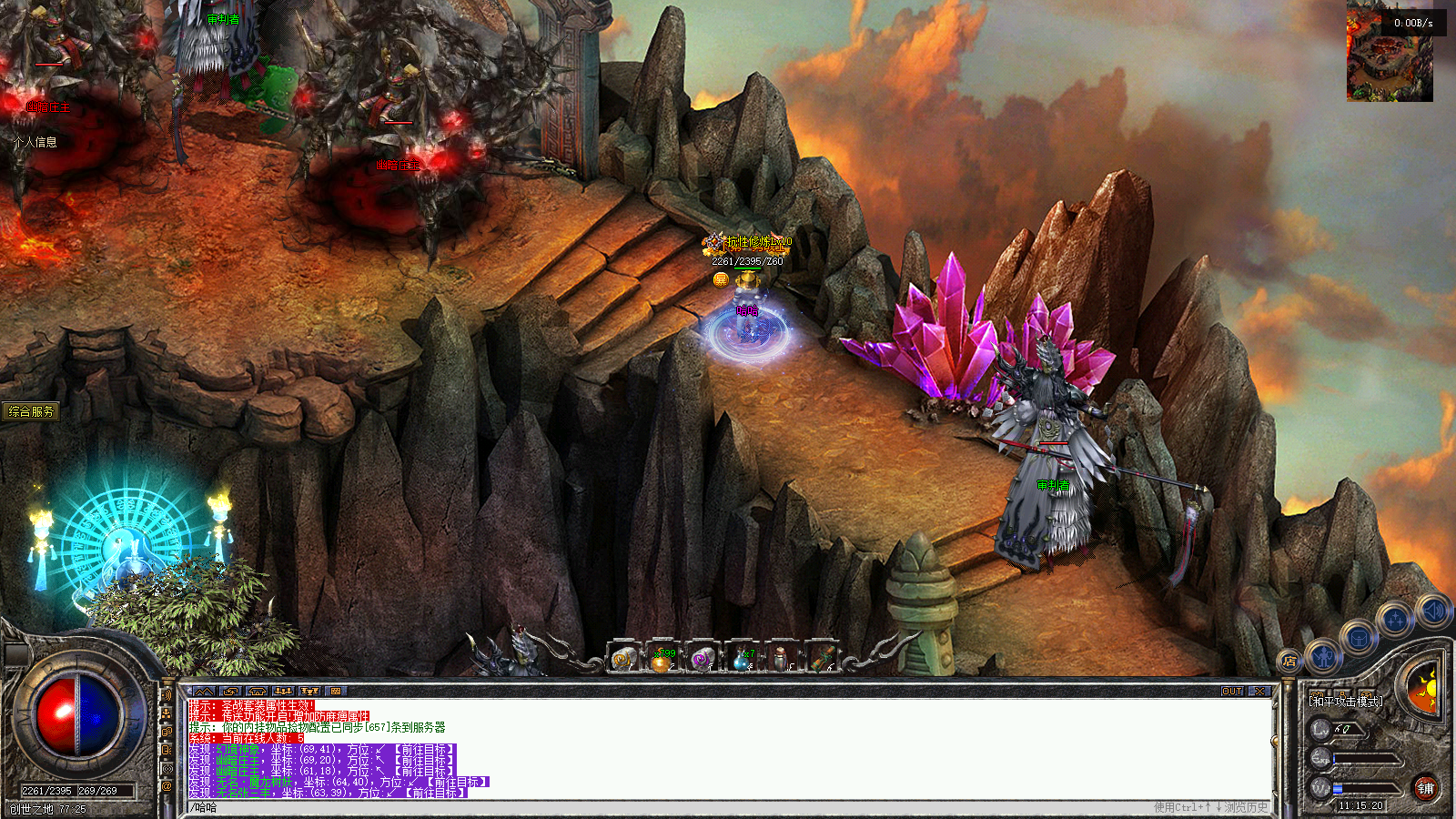The height and width of the screenshot is (819, 1456).
Task: Use the orange swirl stone in the belt
Action: click(623, 659)
